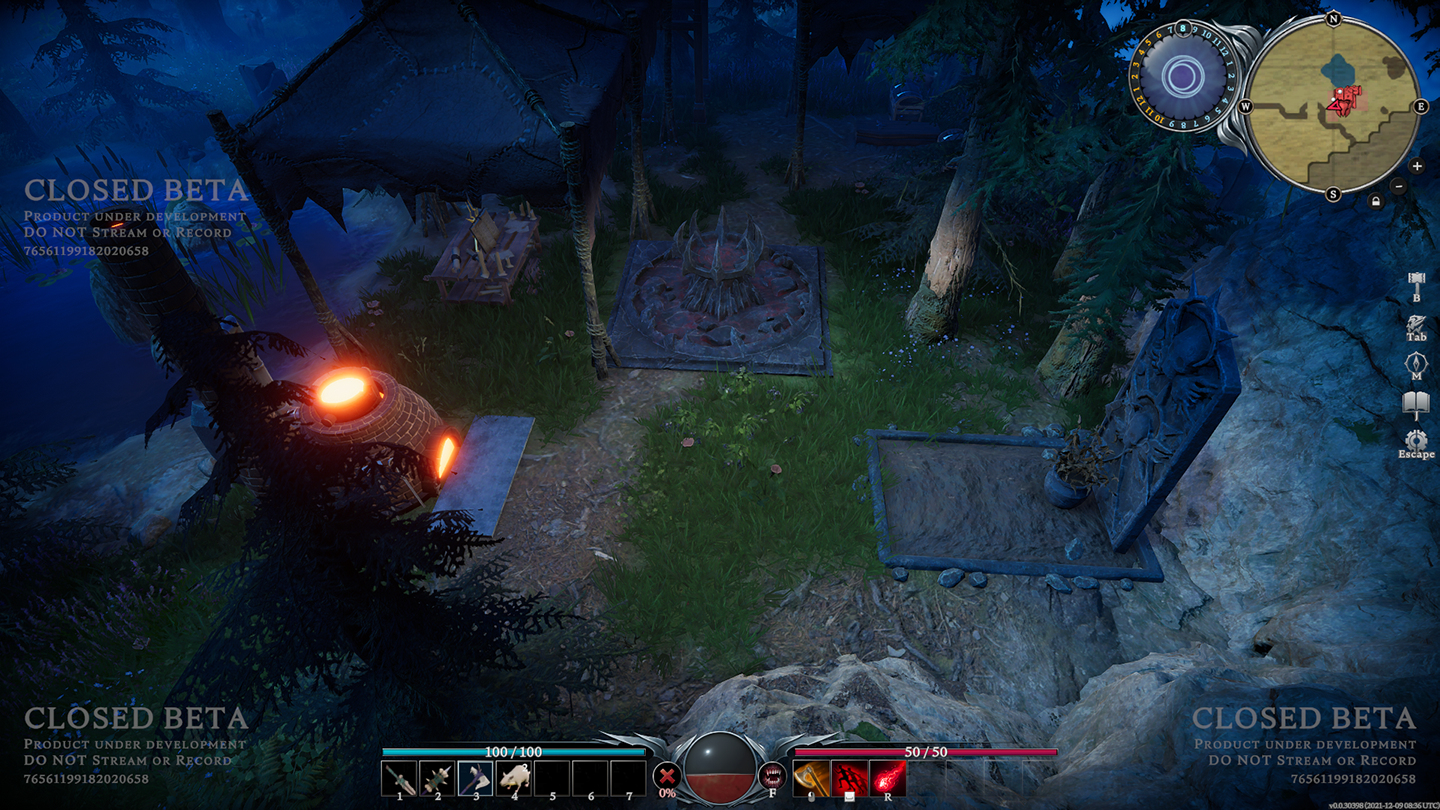The height and width of the screenshot is (810, 1440).
Task: Select the spiked mace in hotbar slot 2
Action: (437, 777)
